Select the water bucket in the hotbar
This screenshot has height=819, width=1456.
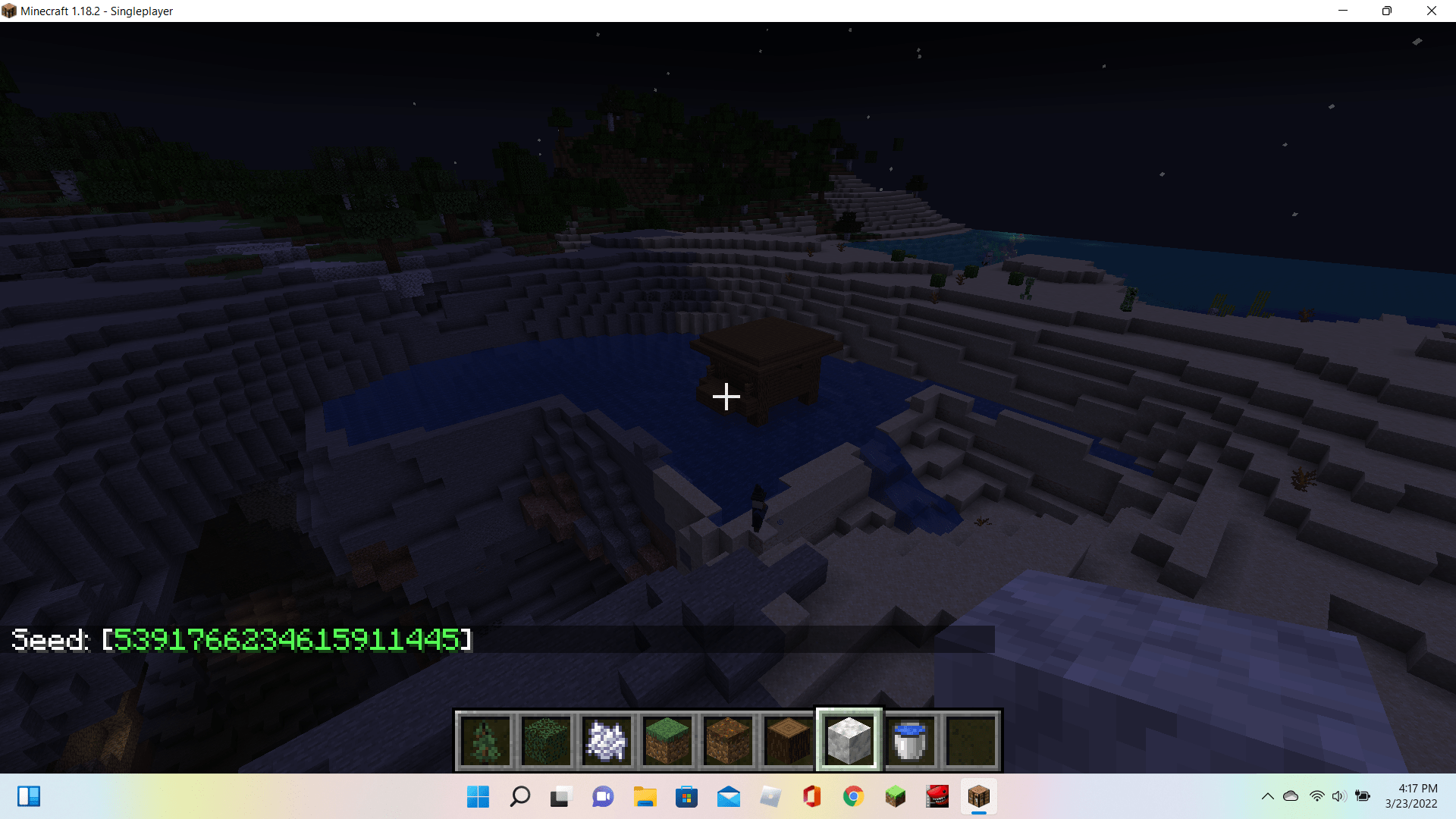coord(910,739)
